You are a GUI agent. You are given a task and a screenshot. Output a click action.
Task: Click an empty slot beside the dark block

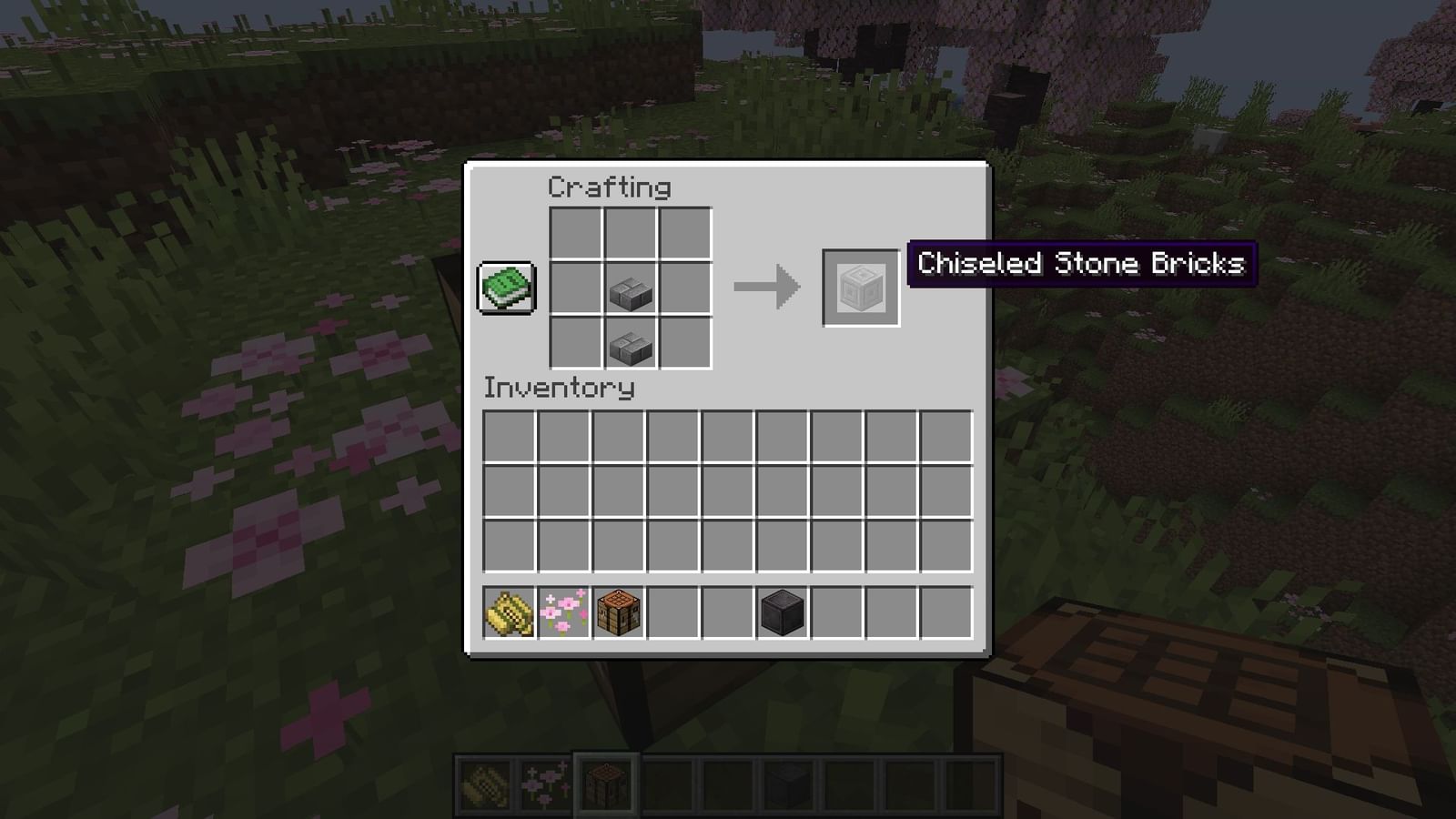click(836, 612)
